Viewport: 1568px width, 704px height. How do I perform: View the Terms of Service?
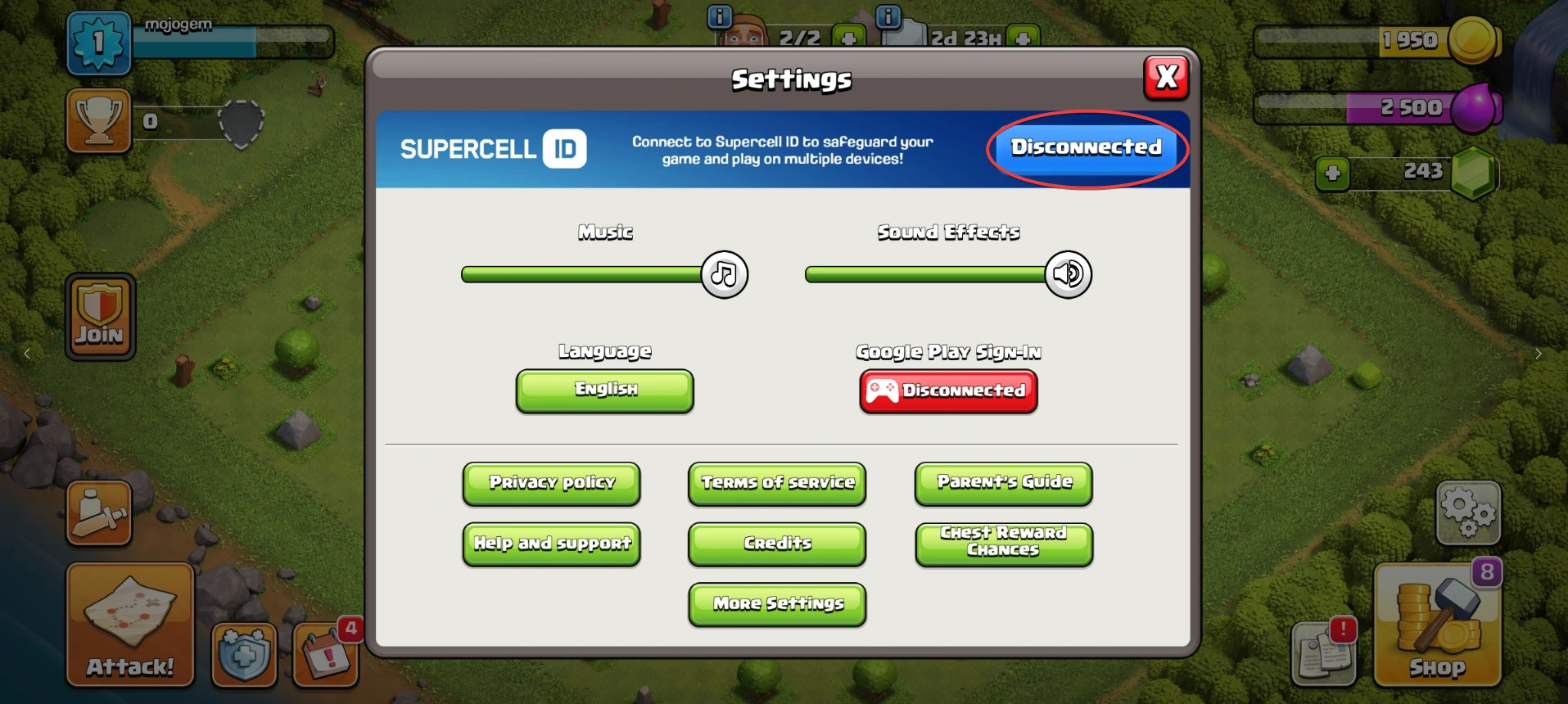[777, 483]
